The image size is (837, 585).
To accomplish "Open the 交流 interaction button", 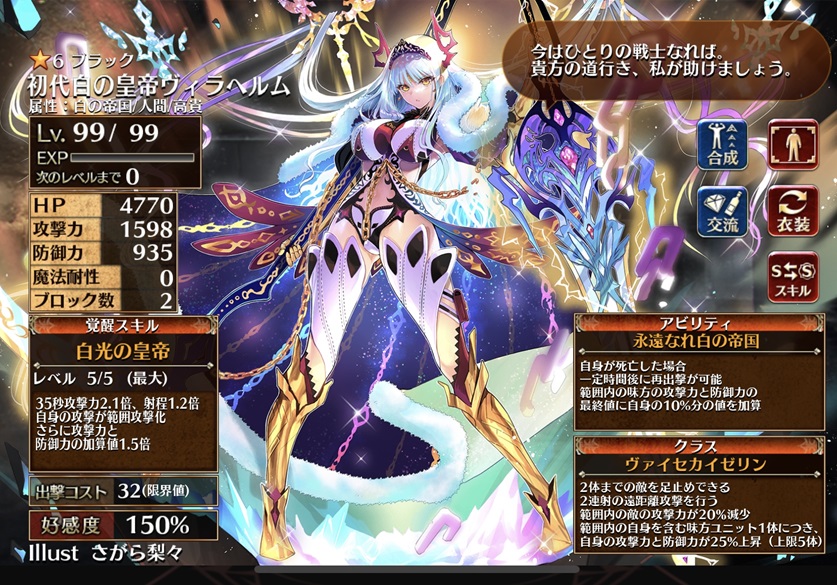I will (722, 211).
